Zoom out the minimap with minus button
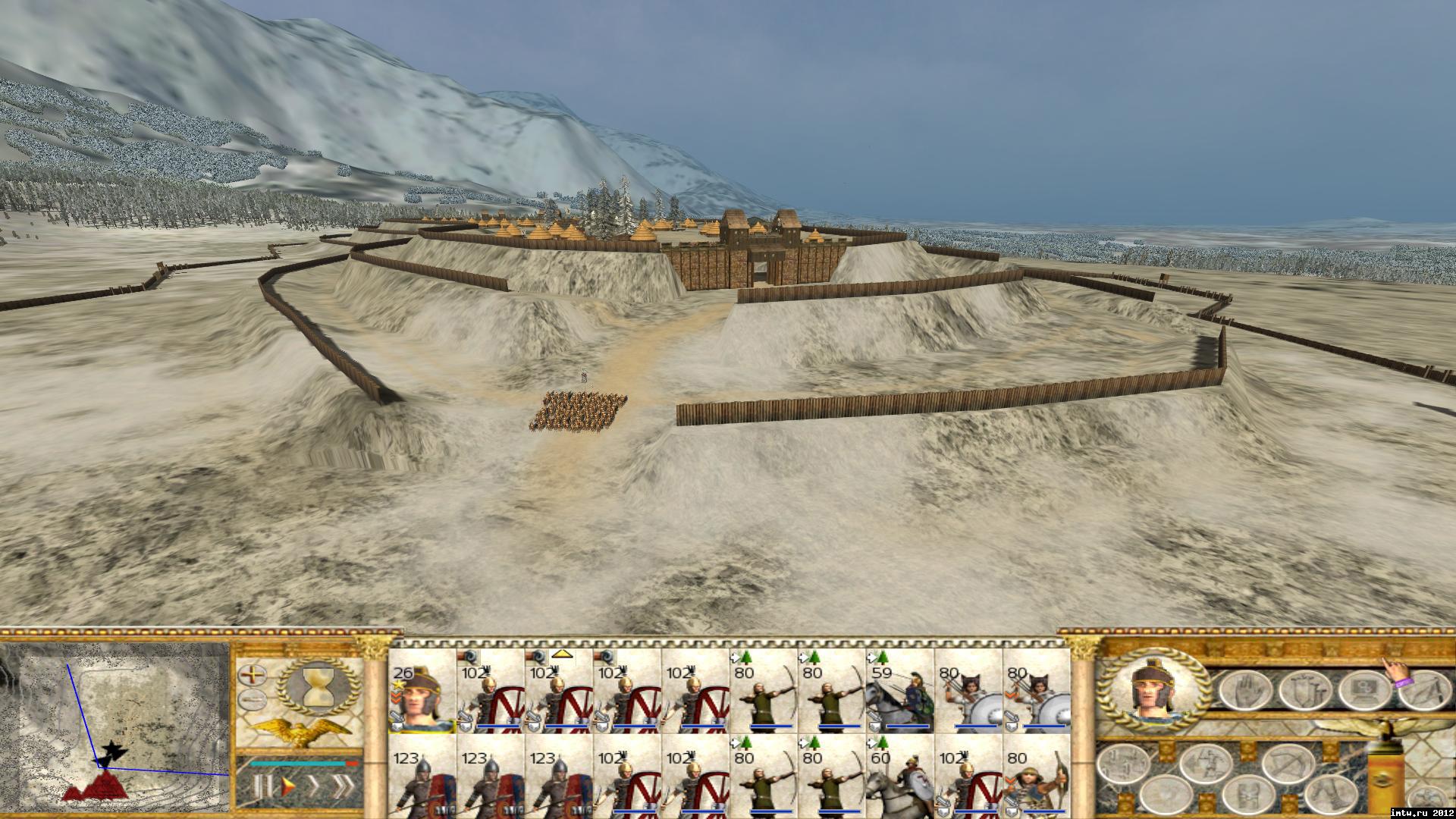 pyautogui.click(x=250, y=699)
